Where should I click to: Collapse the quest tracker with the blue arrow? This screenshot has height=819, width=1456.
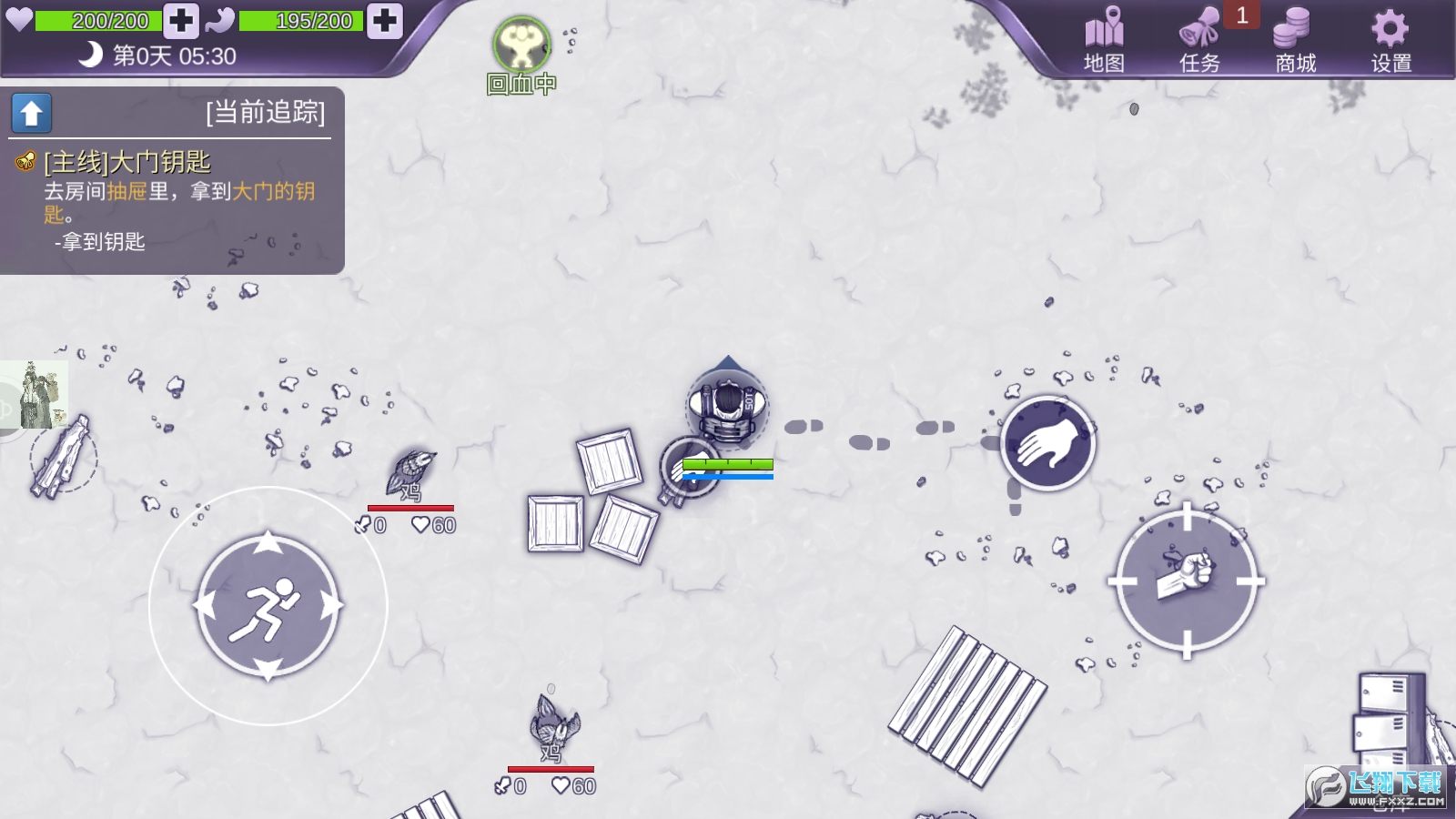[x=30, y=113]
